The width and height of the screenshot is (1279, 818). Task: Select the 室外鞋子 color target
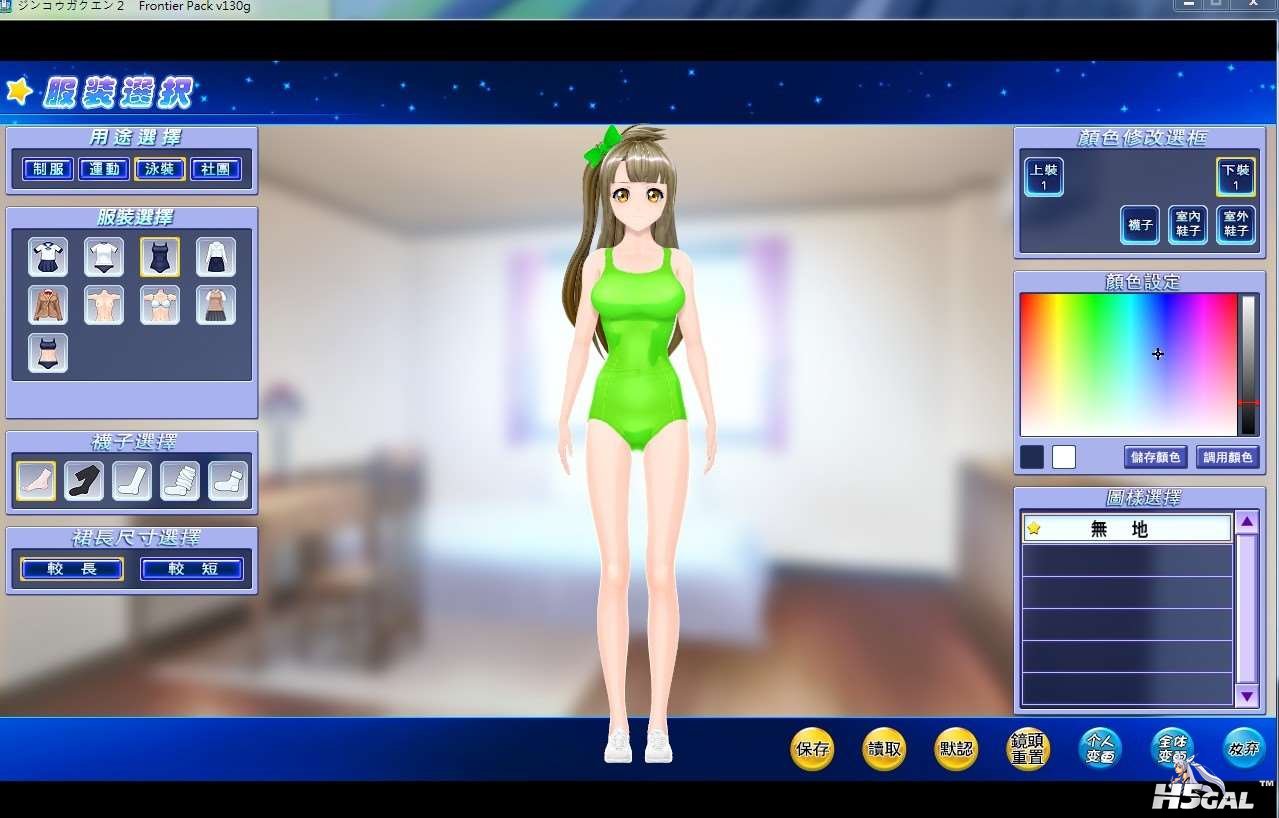coord(1236,225)
